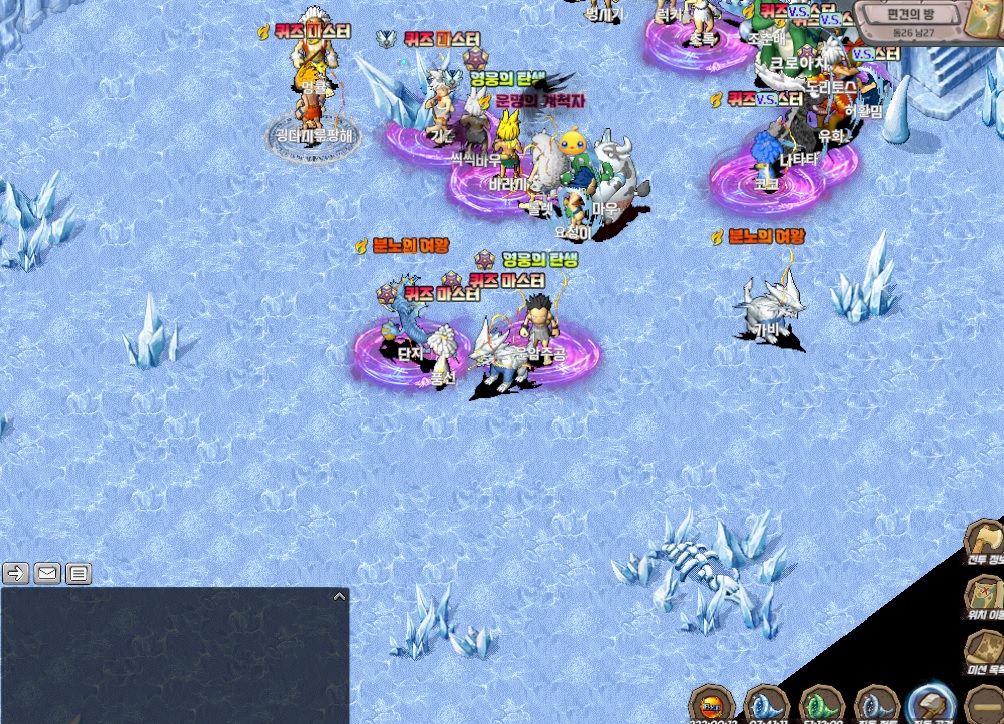Toggle the glowing stone axe auto-attack icon
This screenshot has width=1004, height=724.
[x=930, y=703]
